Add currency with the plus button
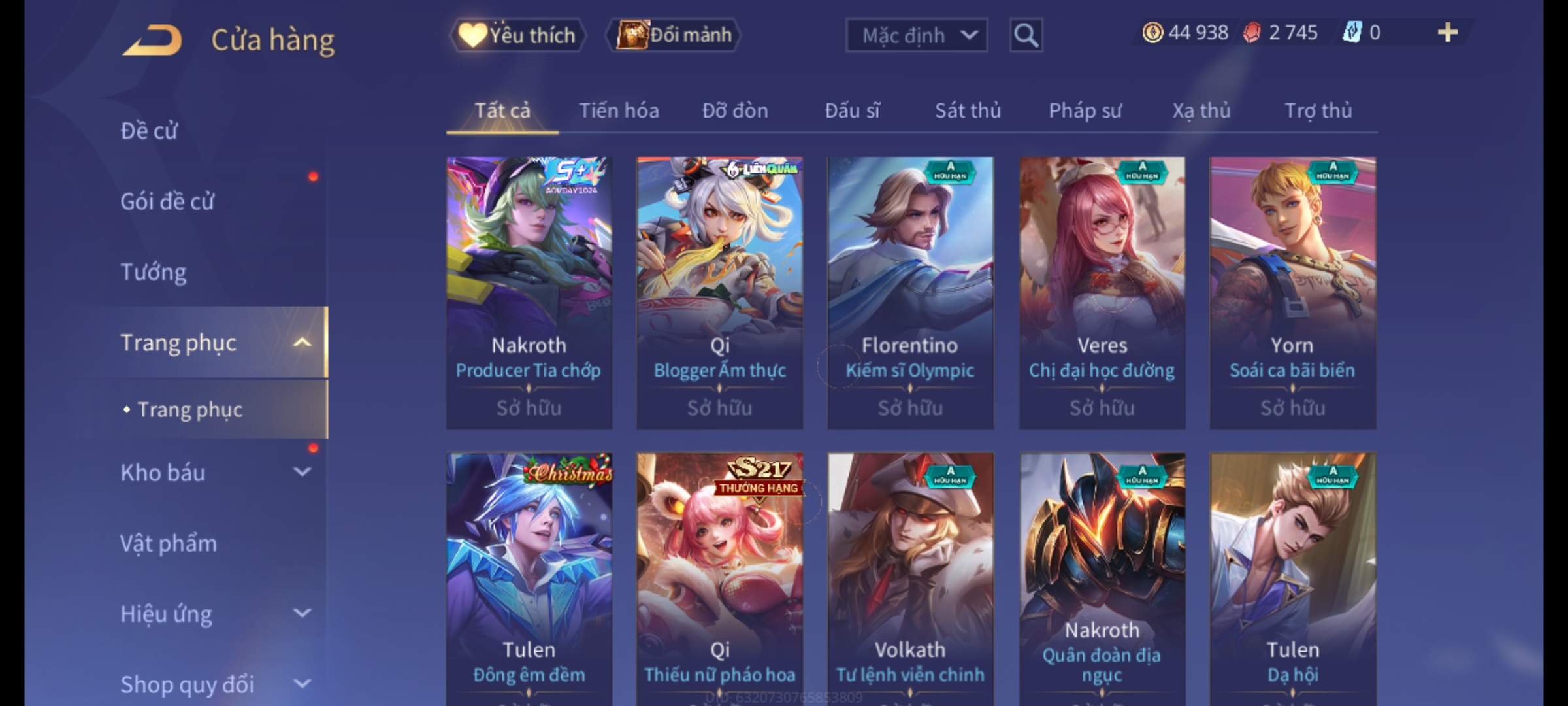 1447,33
